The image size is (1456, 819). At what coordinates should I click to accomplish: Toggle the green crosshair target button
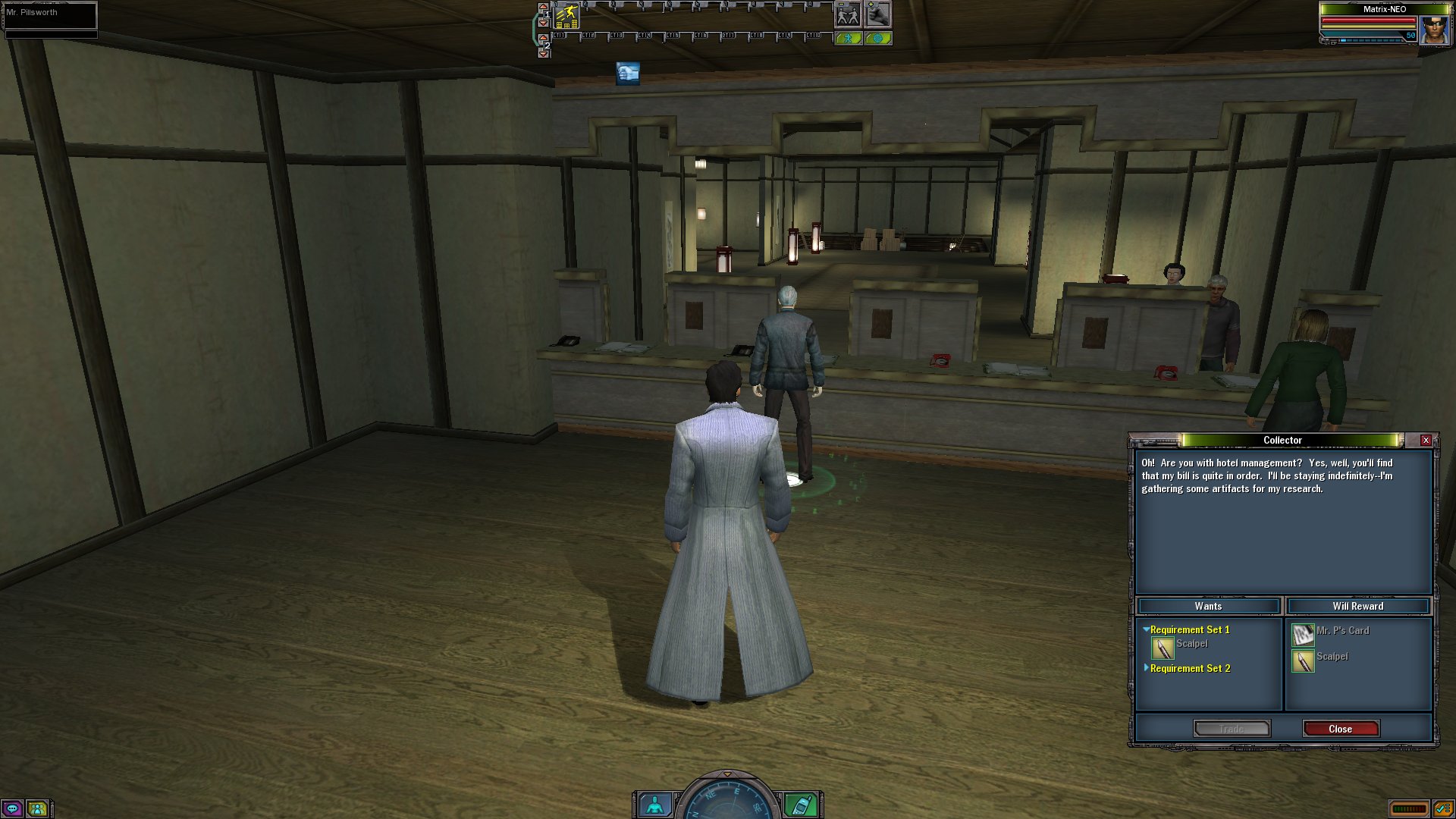coord(877,38)
